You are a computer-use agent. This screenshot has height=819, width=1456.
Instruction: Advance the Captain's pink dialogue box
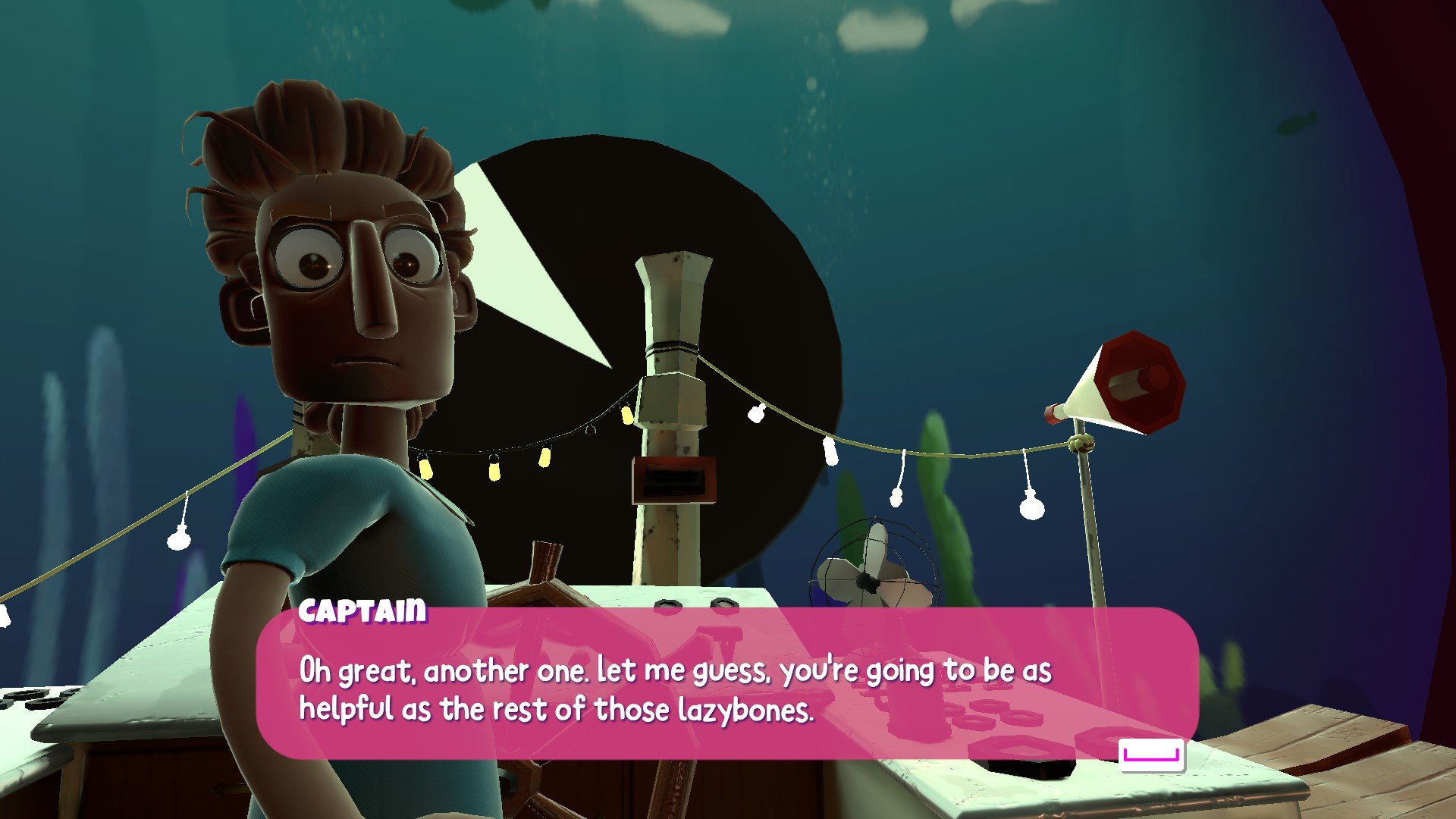(1151, 755)
